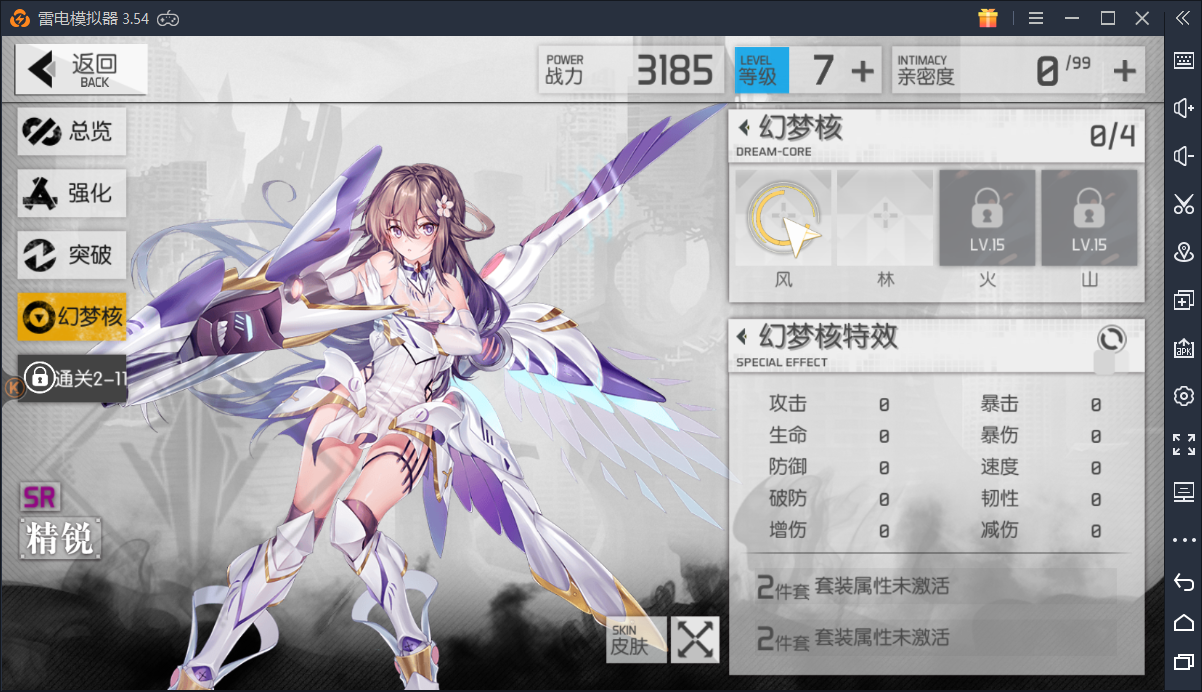
Task: Open the emulator settings gear
Action: click(x=1184, y=395)
